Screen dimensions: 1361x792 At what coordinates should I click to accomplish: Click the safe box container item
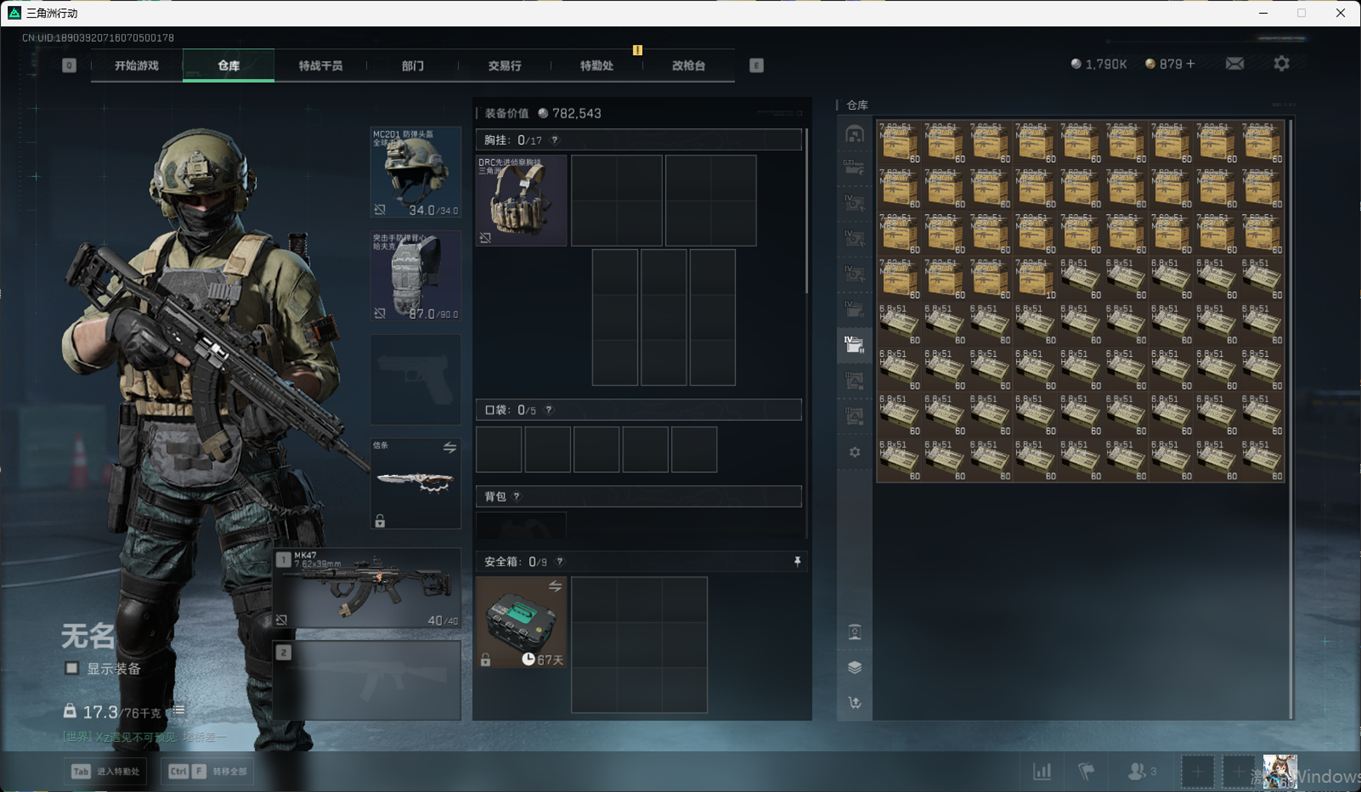click(521, 622)
